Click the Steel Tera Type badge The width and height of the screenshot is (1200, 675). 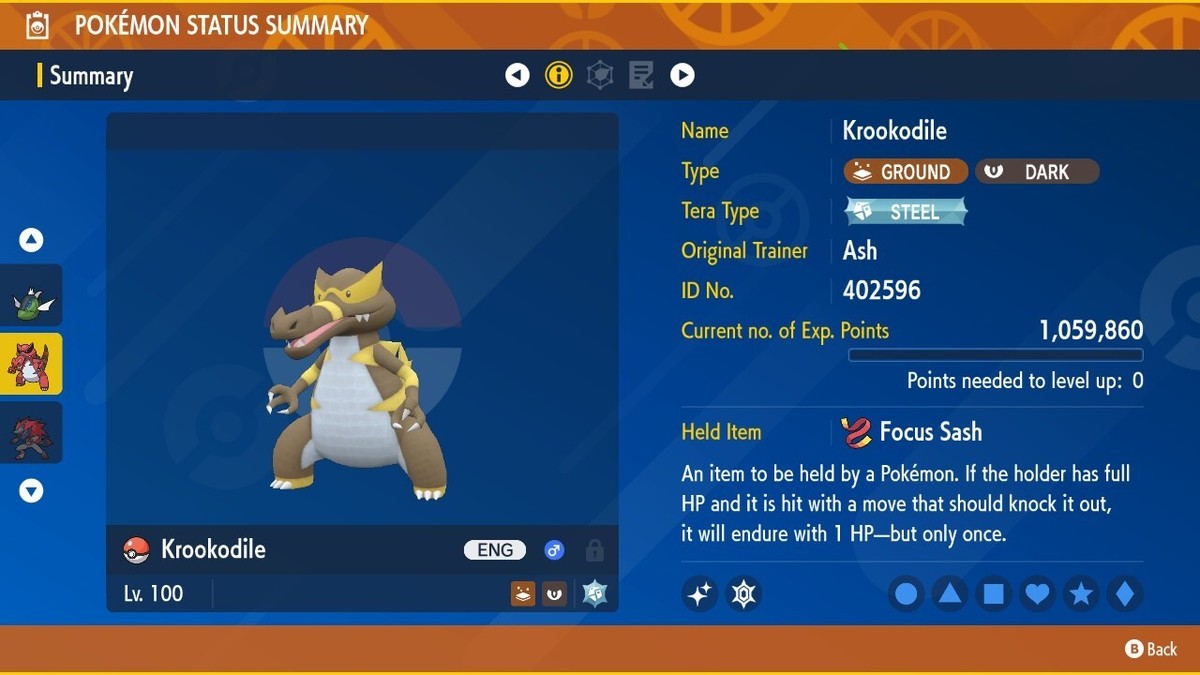[x=906, y=211]
